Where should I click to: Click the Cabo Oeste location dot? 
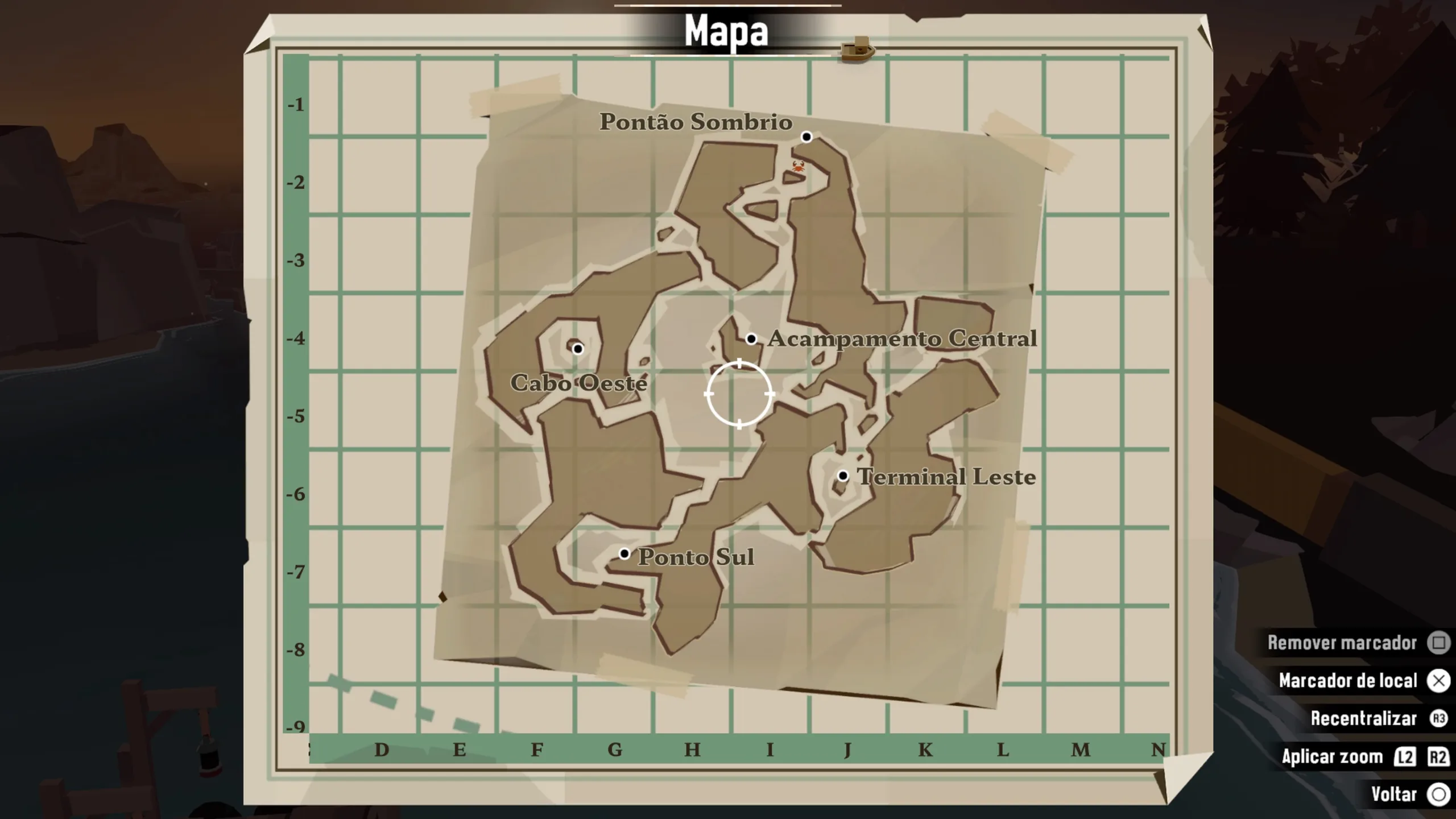[578, 349]
